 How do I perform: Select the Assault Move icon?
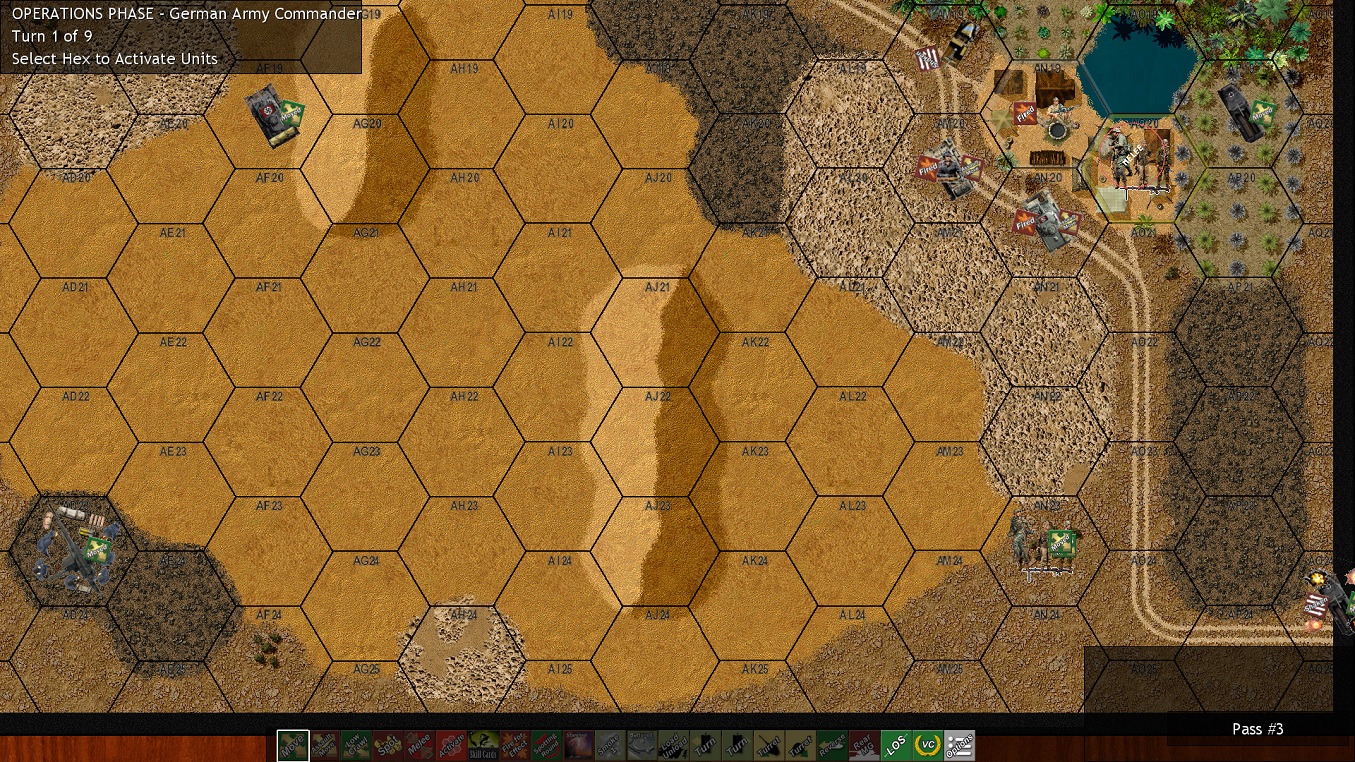(325, 746)
